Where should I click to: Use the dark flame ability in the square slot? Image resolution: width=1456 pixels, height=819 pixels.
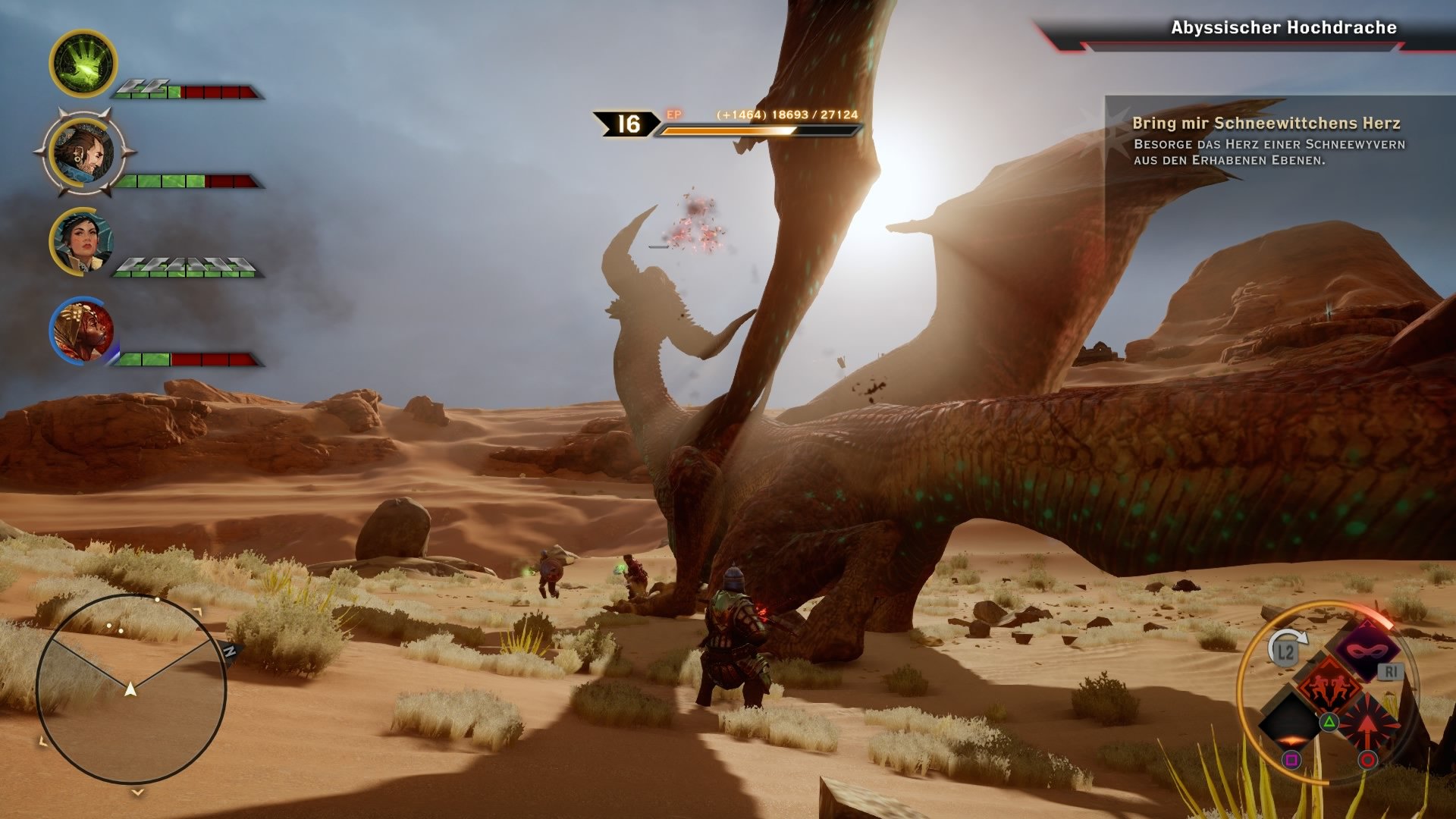(1289, 720)
